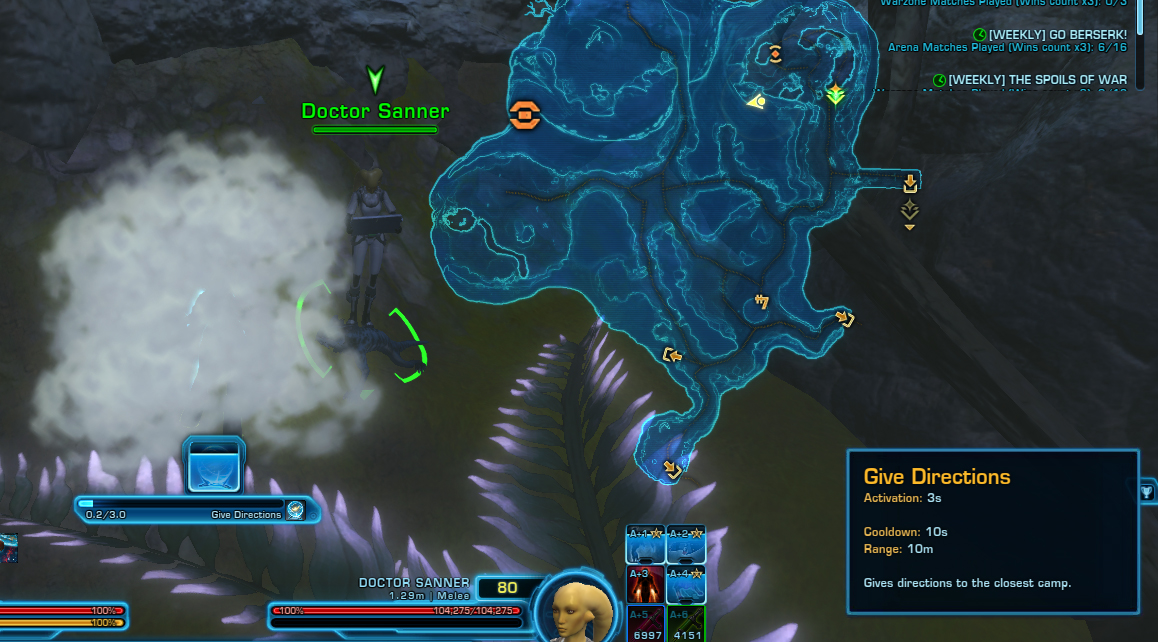Use the A+5 item showing 6997
Viewport: 1158px width, 642px height.
click(645, 624)
